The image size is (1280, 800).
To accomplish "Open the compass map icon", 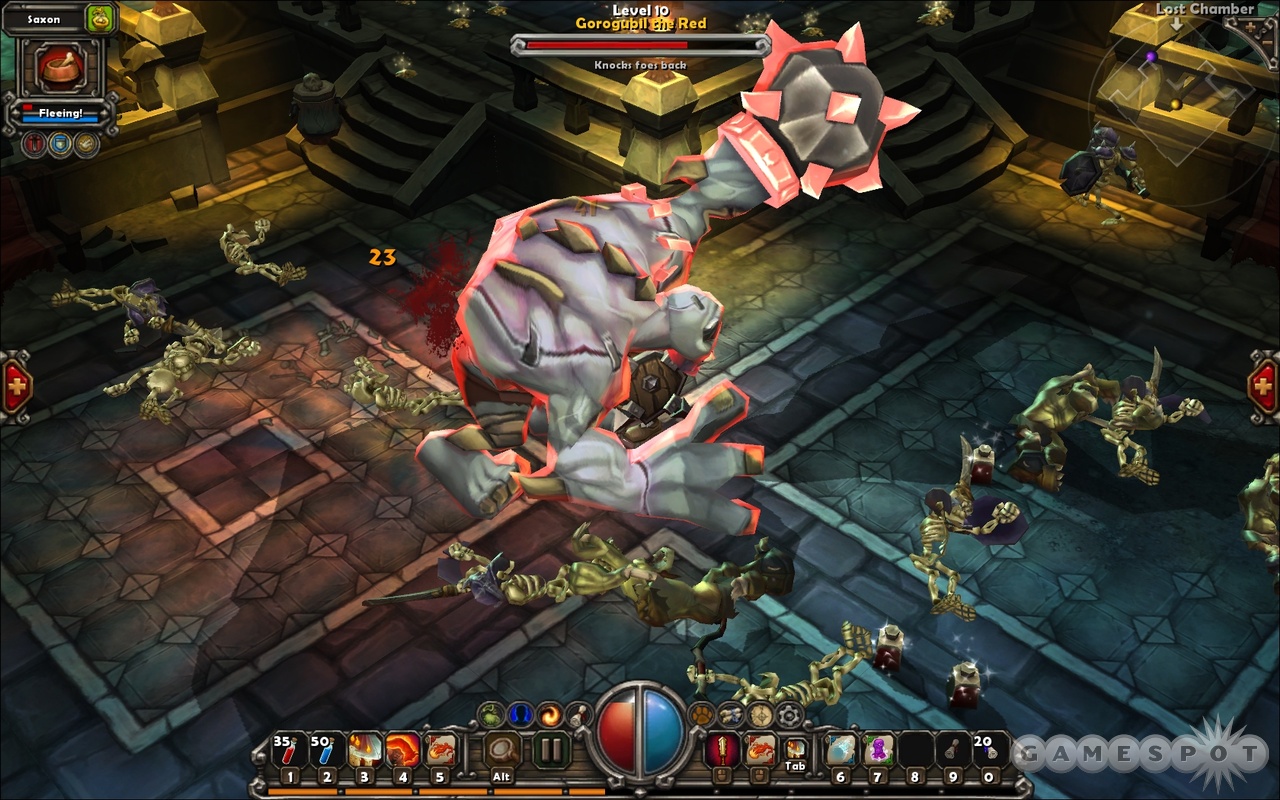I will tap(760, 714).
